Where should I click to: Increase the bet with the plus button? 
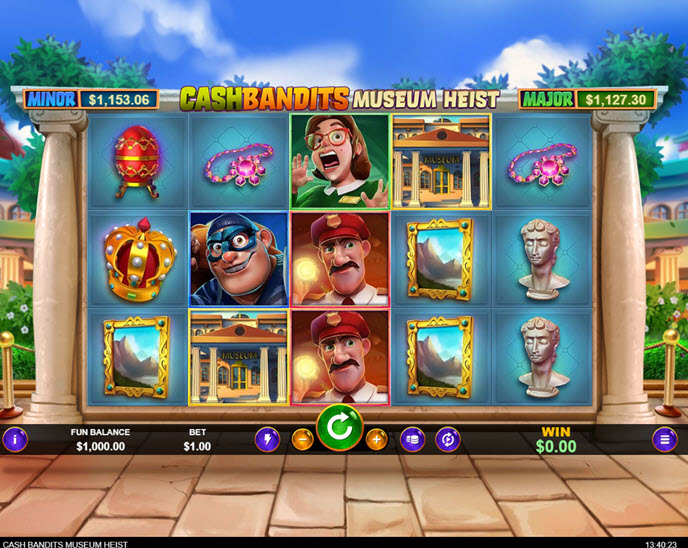coord(376,439)
